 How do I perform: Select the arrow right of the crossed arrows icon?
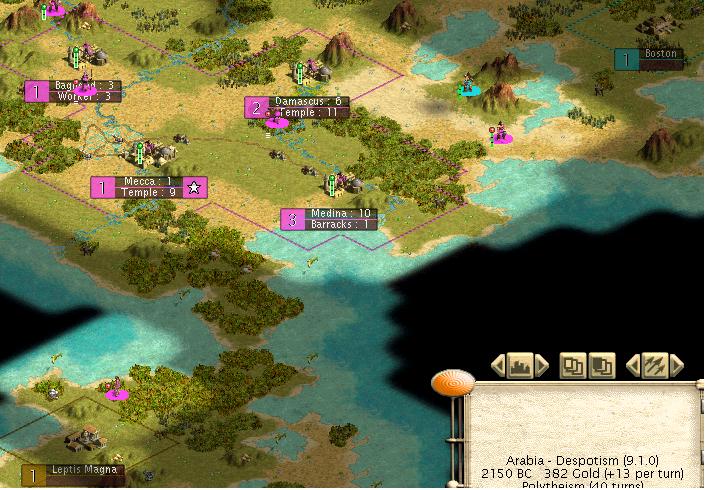677,366
